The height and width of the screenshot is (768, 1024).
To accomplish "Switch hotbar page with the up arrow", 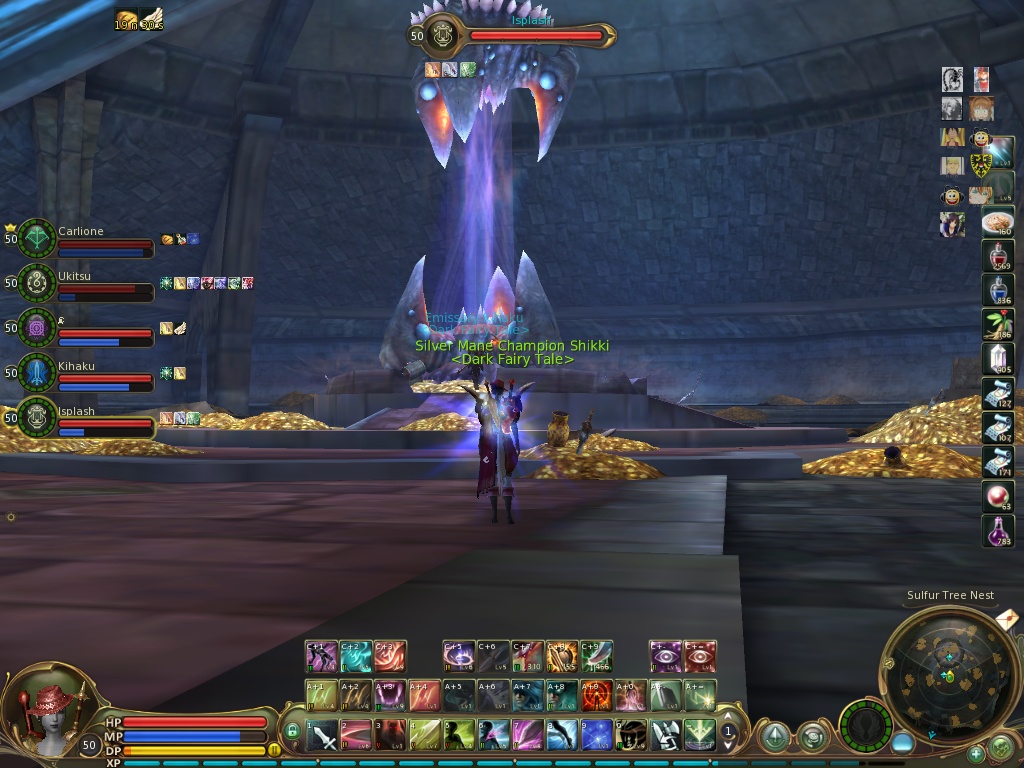I will pos(729,718).
